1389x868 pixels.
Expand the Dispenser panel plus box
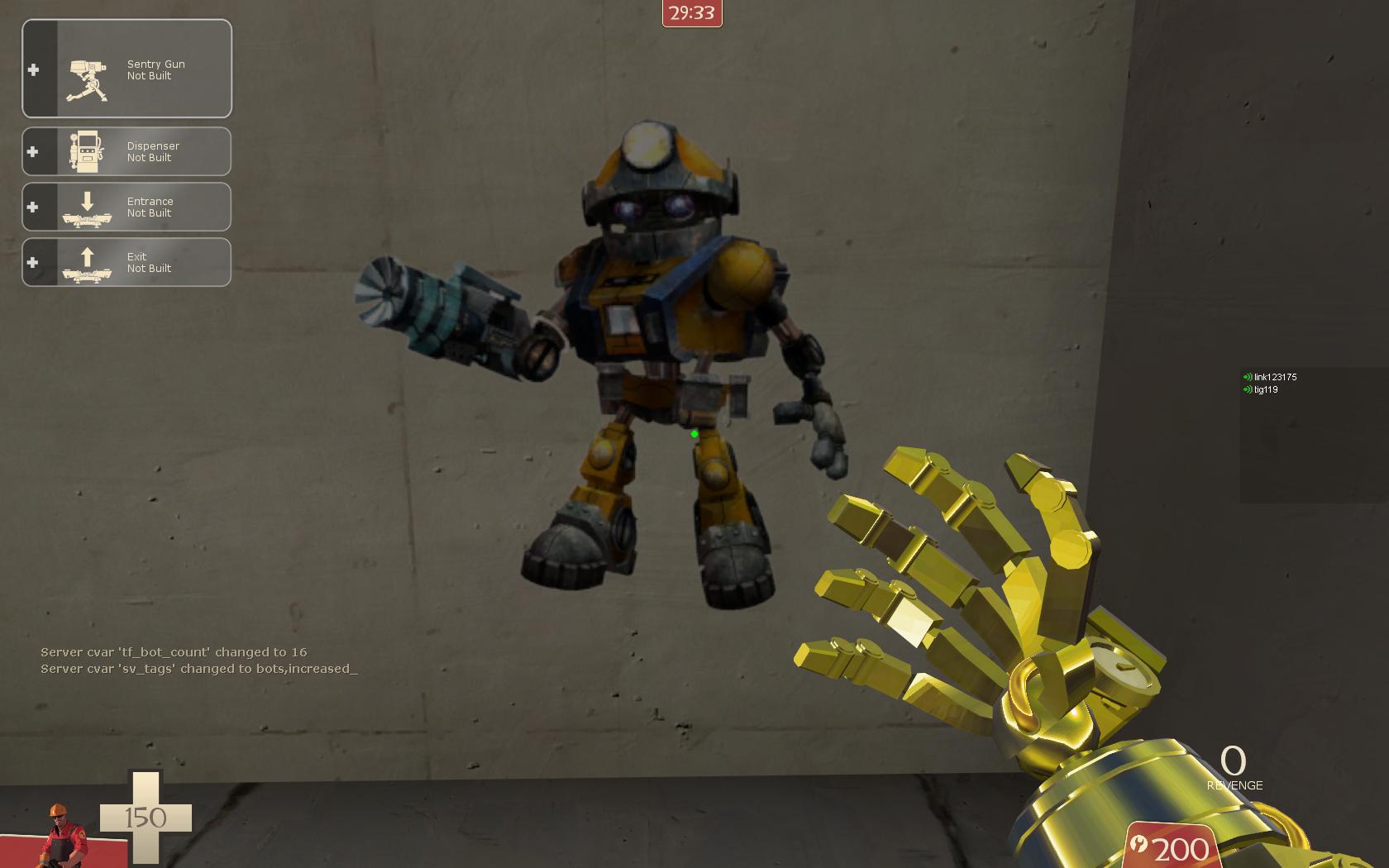[33, 150]
